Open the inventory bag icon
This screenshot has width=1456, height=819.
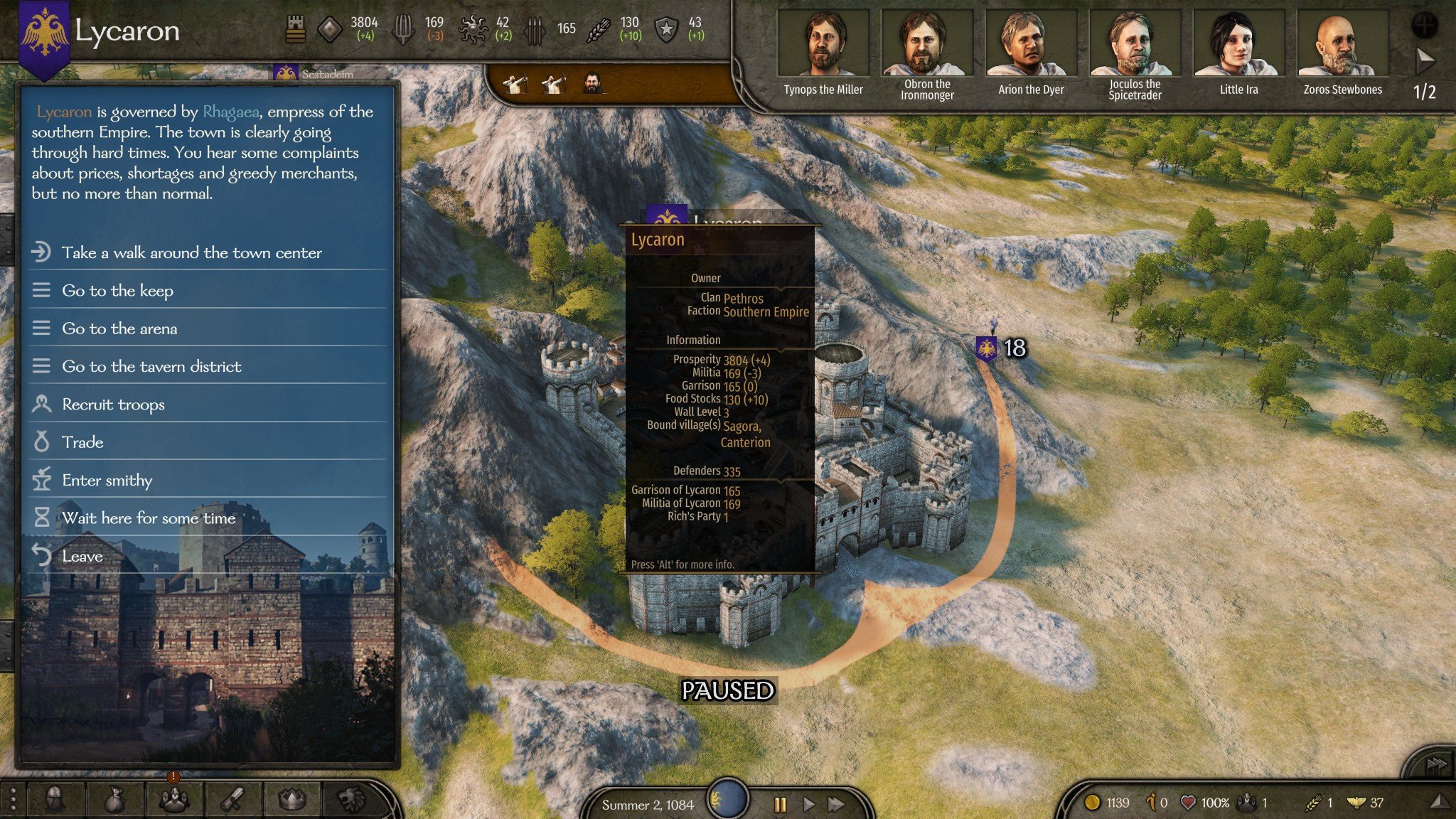[114, 801]
